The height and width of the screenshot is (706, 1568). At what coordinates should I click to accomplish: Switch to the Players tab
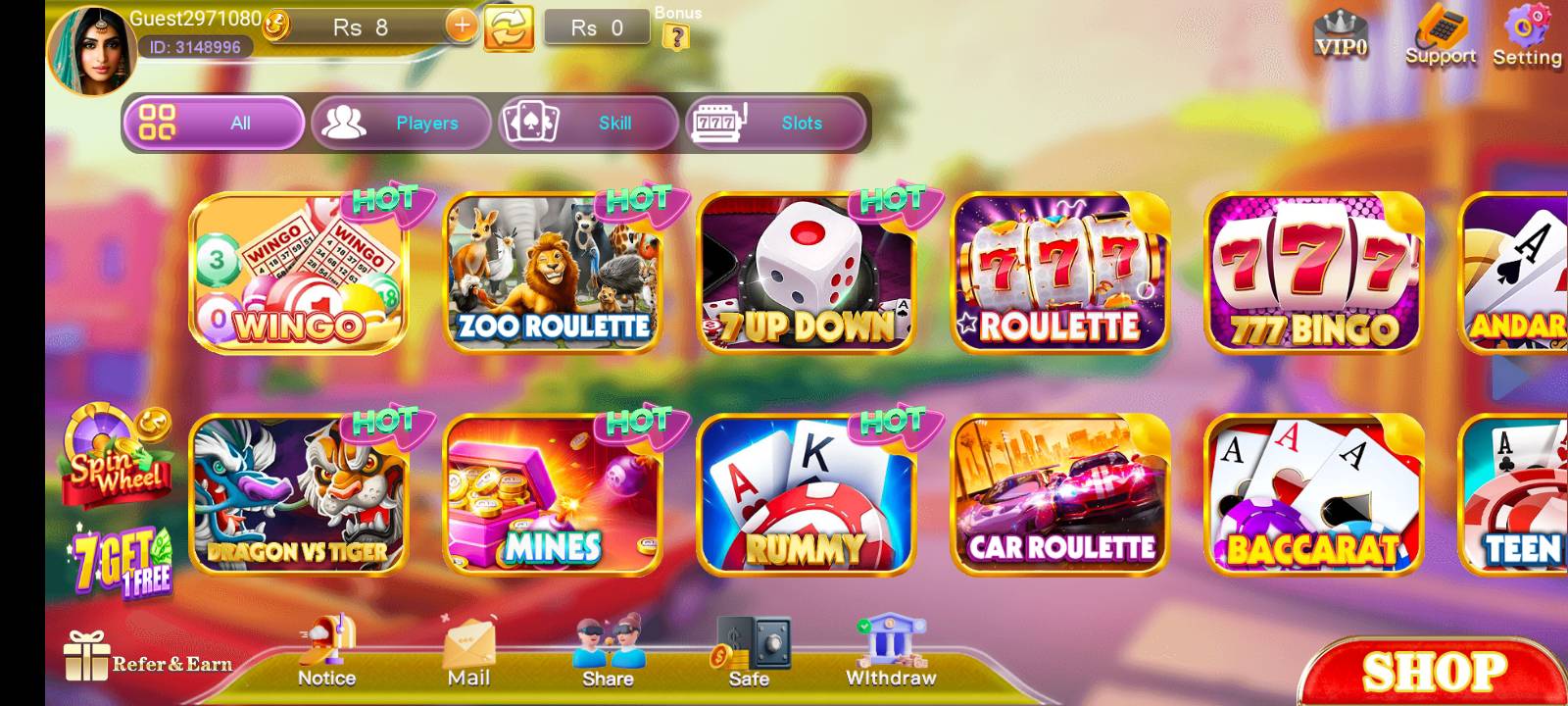[x=401, y=124]
